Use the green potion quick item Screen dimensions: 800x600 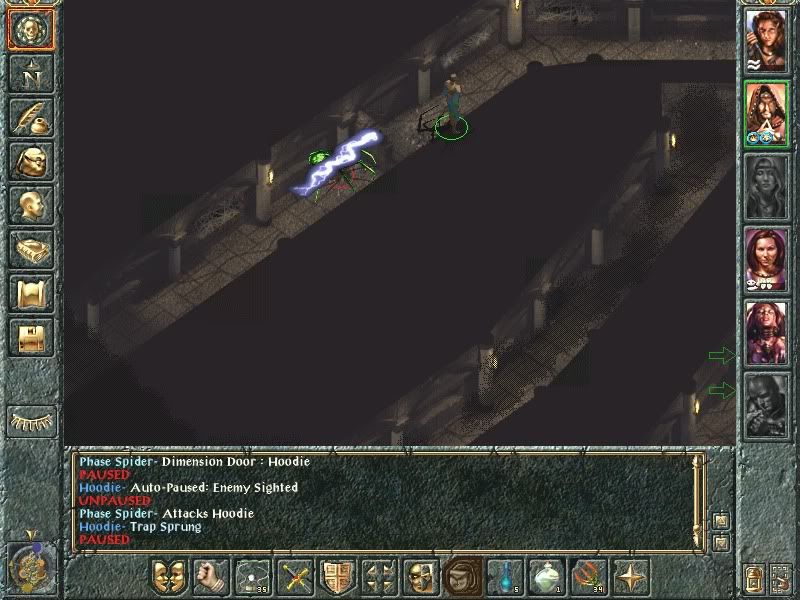tap(547, 577)
